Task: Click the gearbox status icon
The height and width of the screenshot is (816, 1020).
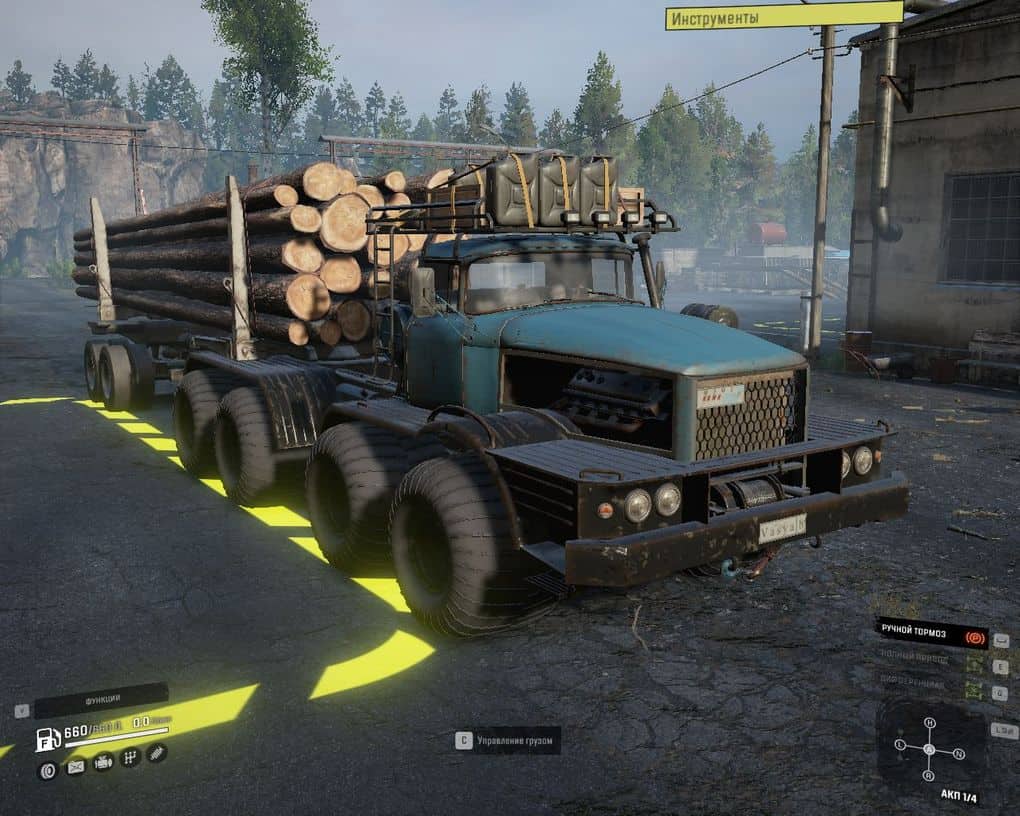Action: coord(129,758)
